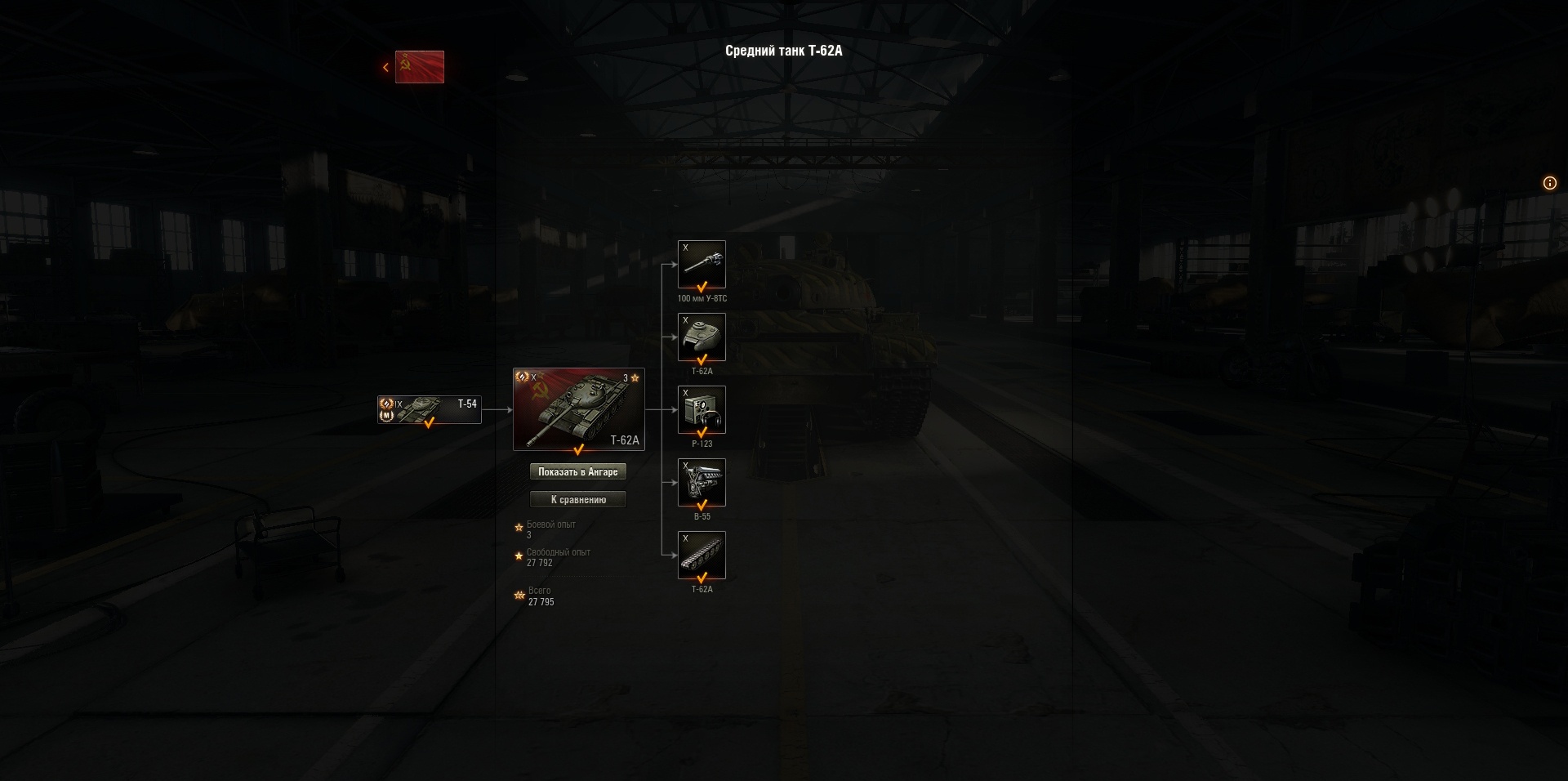Viewport: 1568px width, 781px height.
Task: Click the USSR flag nation icon
Action: pos(420,67)
